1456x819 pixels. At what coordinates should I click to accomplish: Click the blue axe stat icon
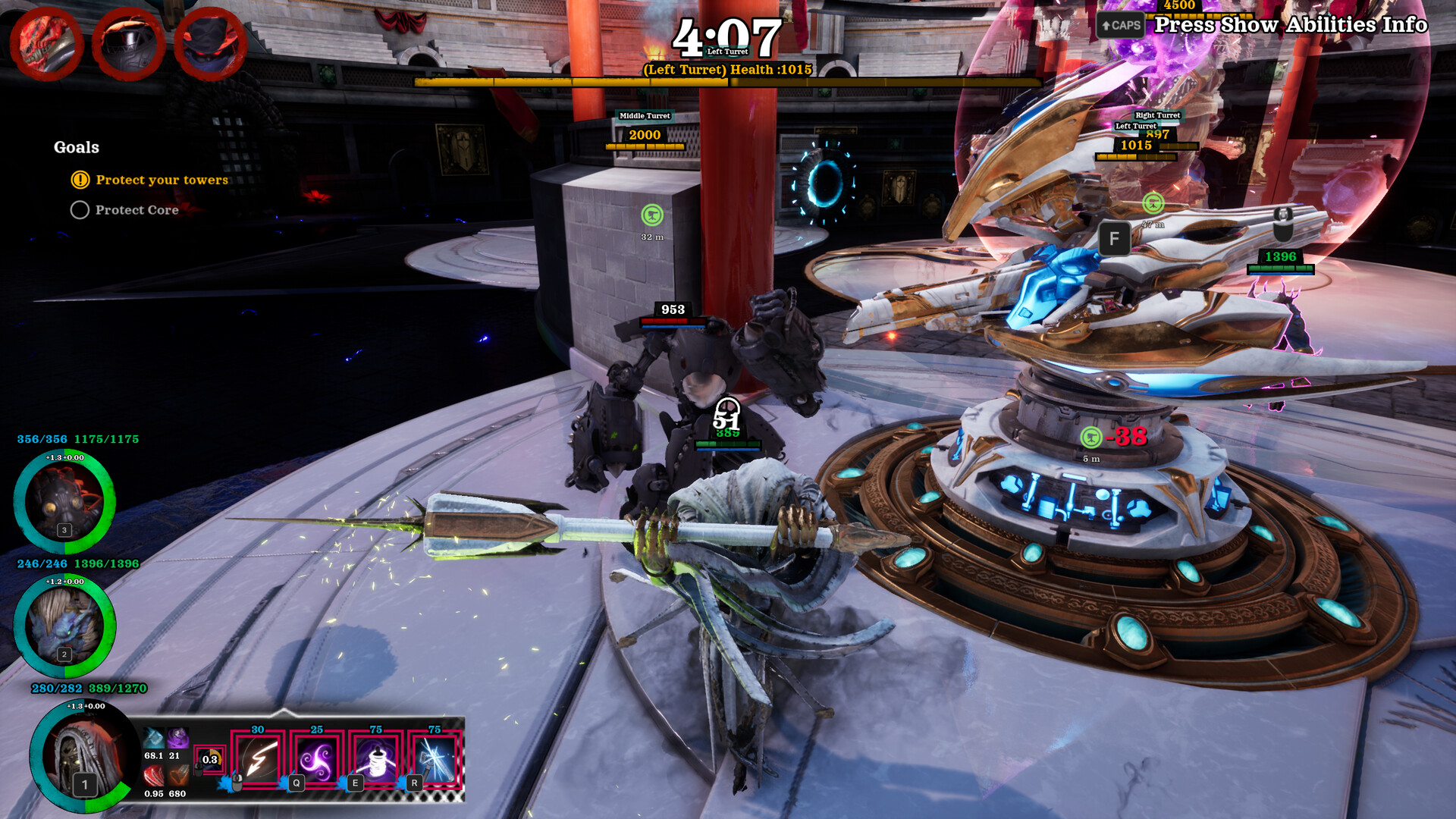pyautogui.click(x=154, y=738)
